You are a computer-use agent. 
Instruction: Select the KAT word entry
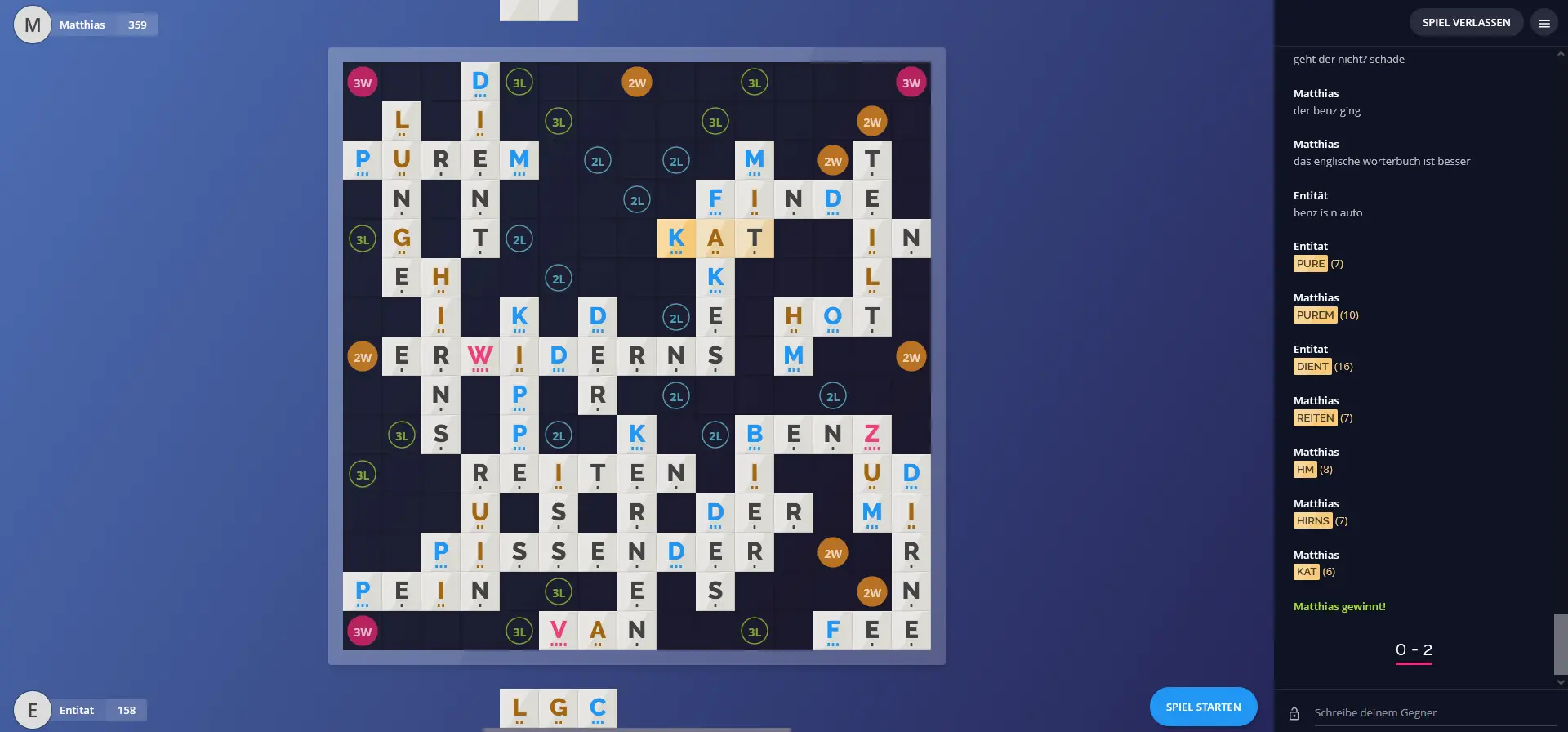[x=1307, y=572]
